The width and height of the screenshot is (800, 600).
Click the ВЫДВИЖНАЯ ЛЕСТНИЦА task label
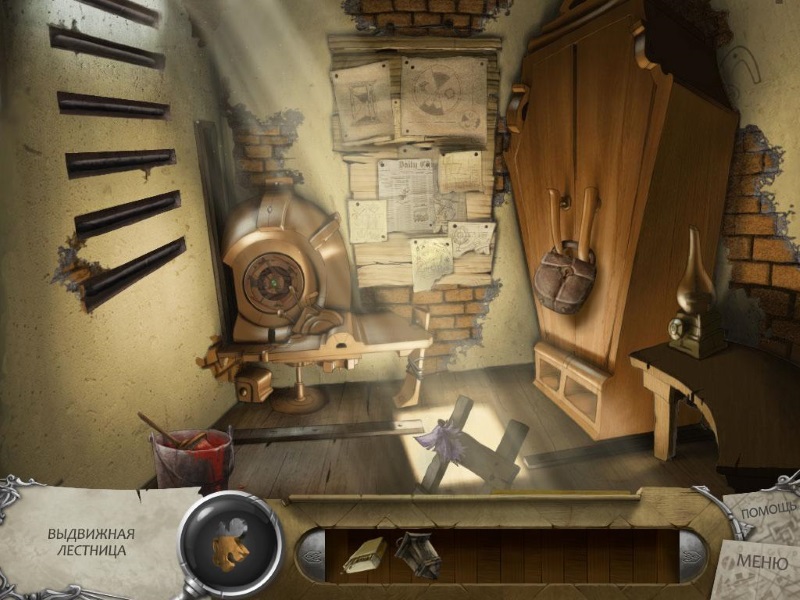[91, 541]
